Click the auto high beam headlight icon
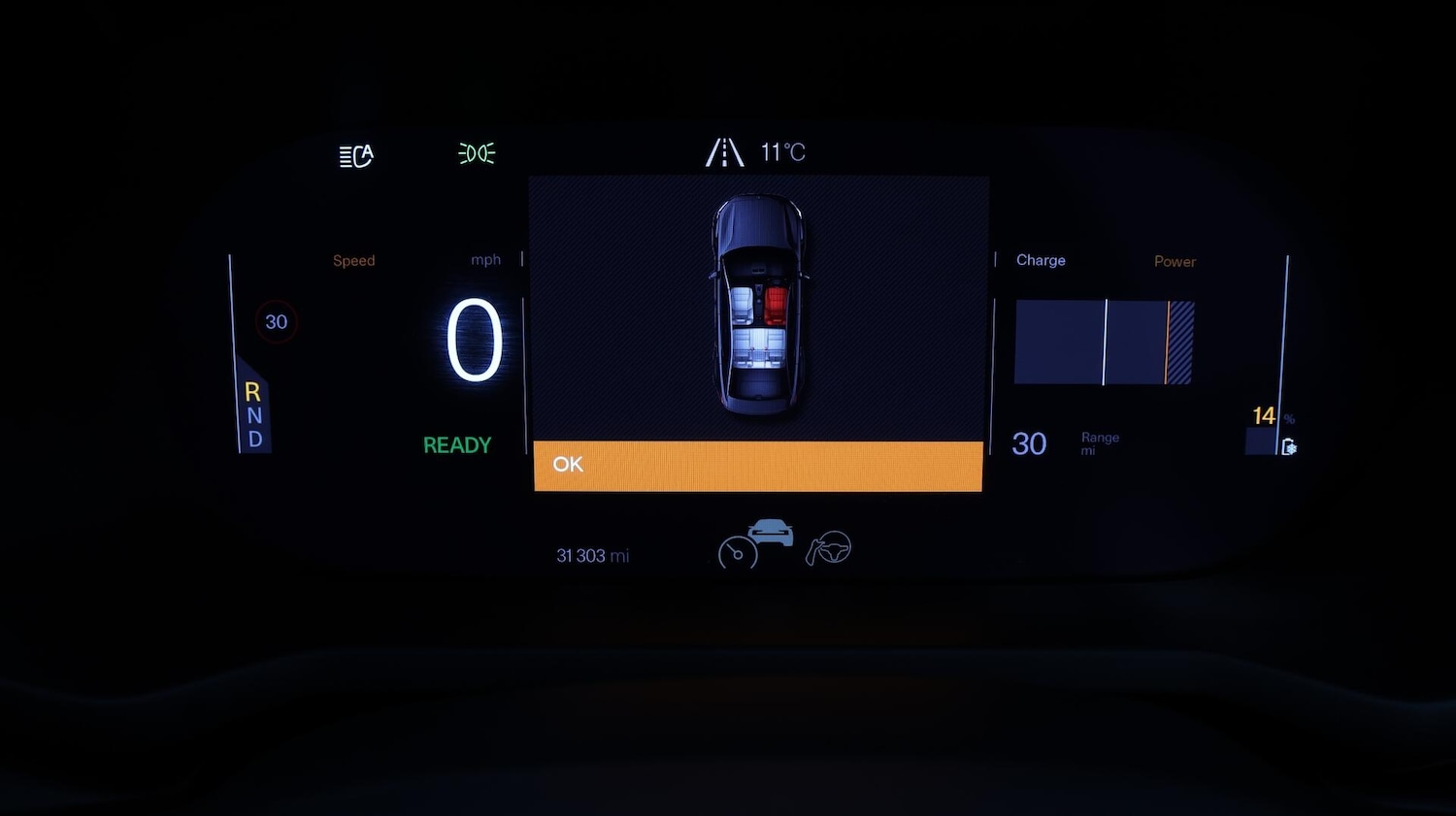Screen dimensions: 1456x816 [356, 155]
